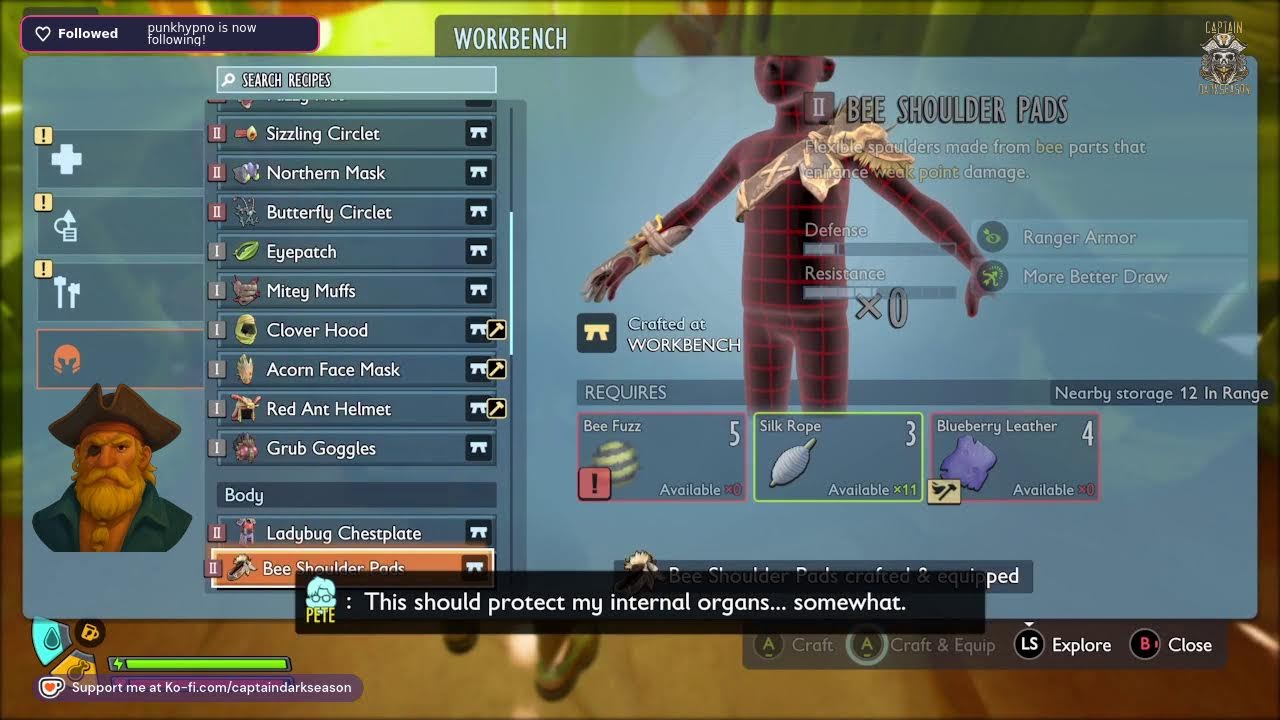1280x720 pixels.
Task: Select the Grub Goggles recipe
Action: (352, 448)
